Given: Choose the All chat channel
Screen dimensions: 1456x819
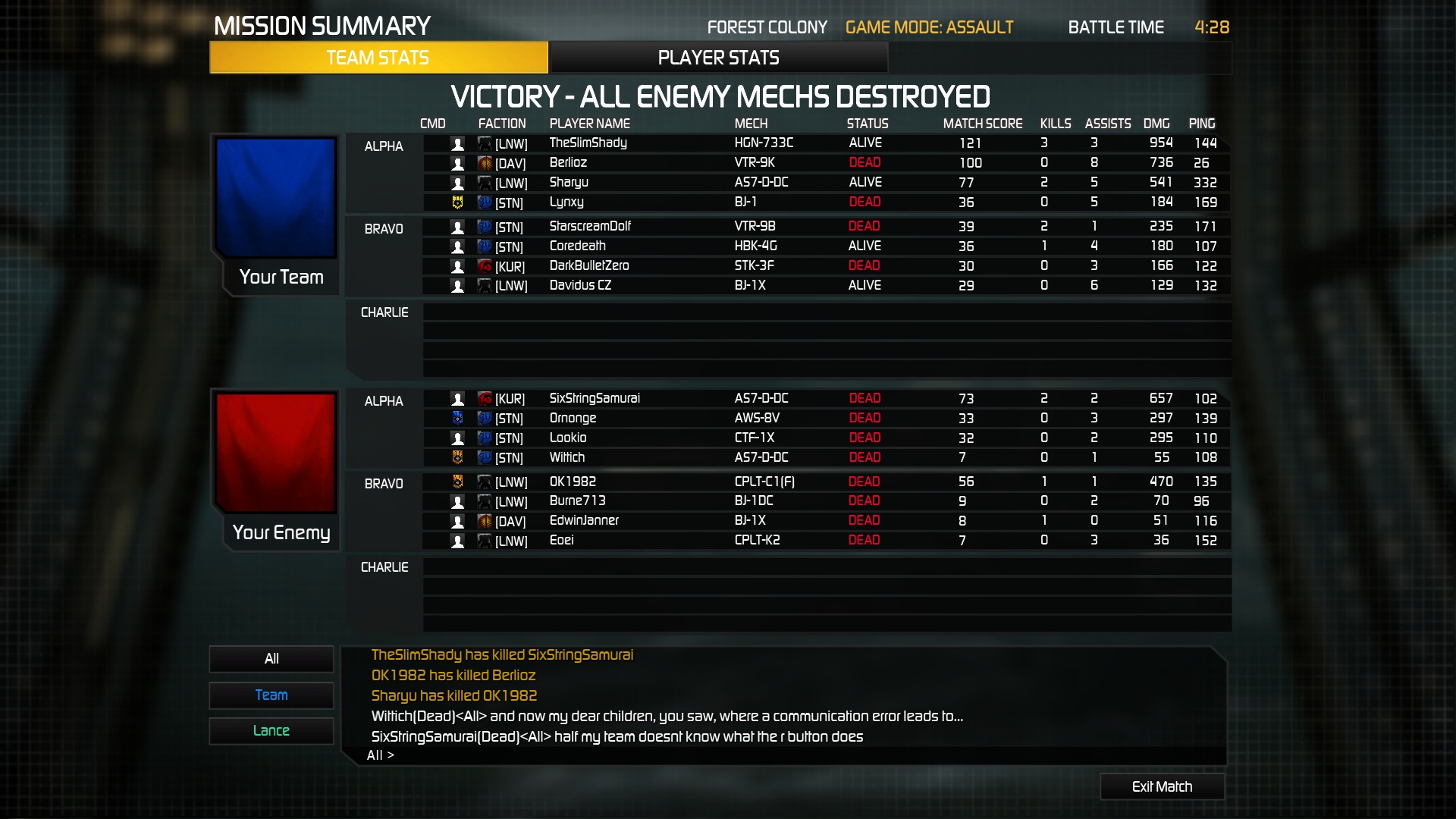Looking at the screenshot, I should coord(271,658).
